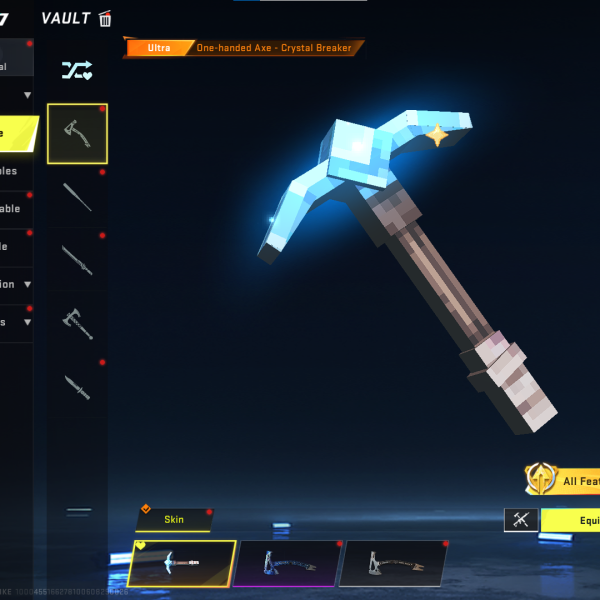
Task: Select the grey default axe skin thumbnail
Action: (x=392, y=563)
